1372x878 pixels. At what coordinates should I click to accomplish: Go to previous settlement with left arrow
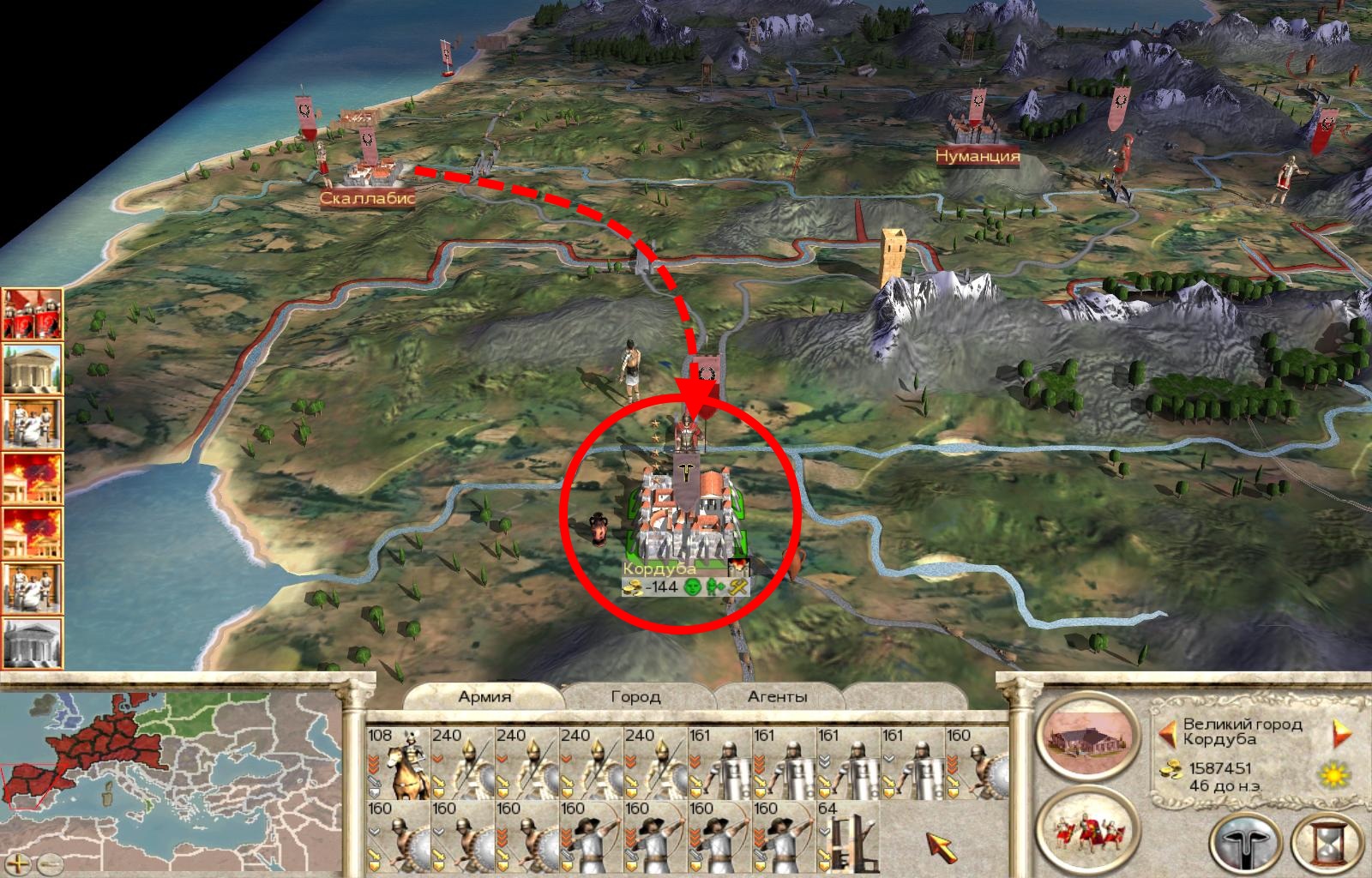point(1165,732)
